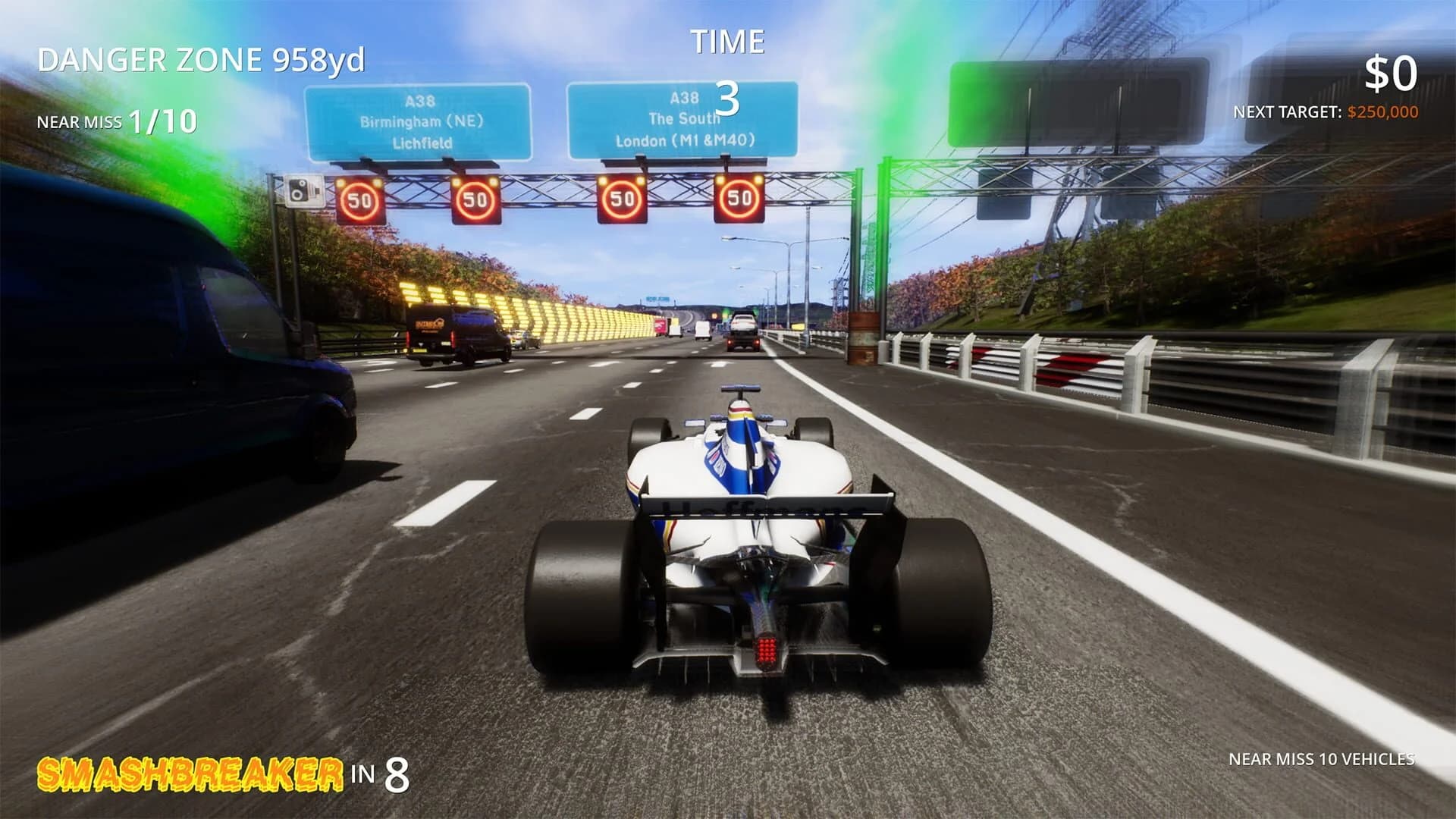
Task: Toggle the DANGER ZONE 958yd indicator
Action: 201,55
